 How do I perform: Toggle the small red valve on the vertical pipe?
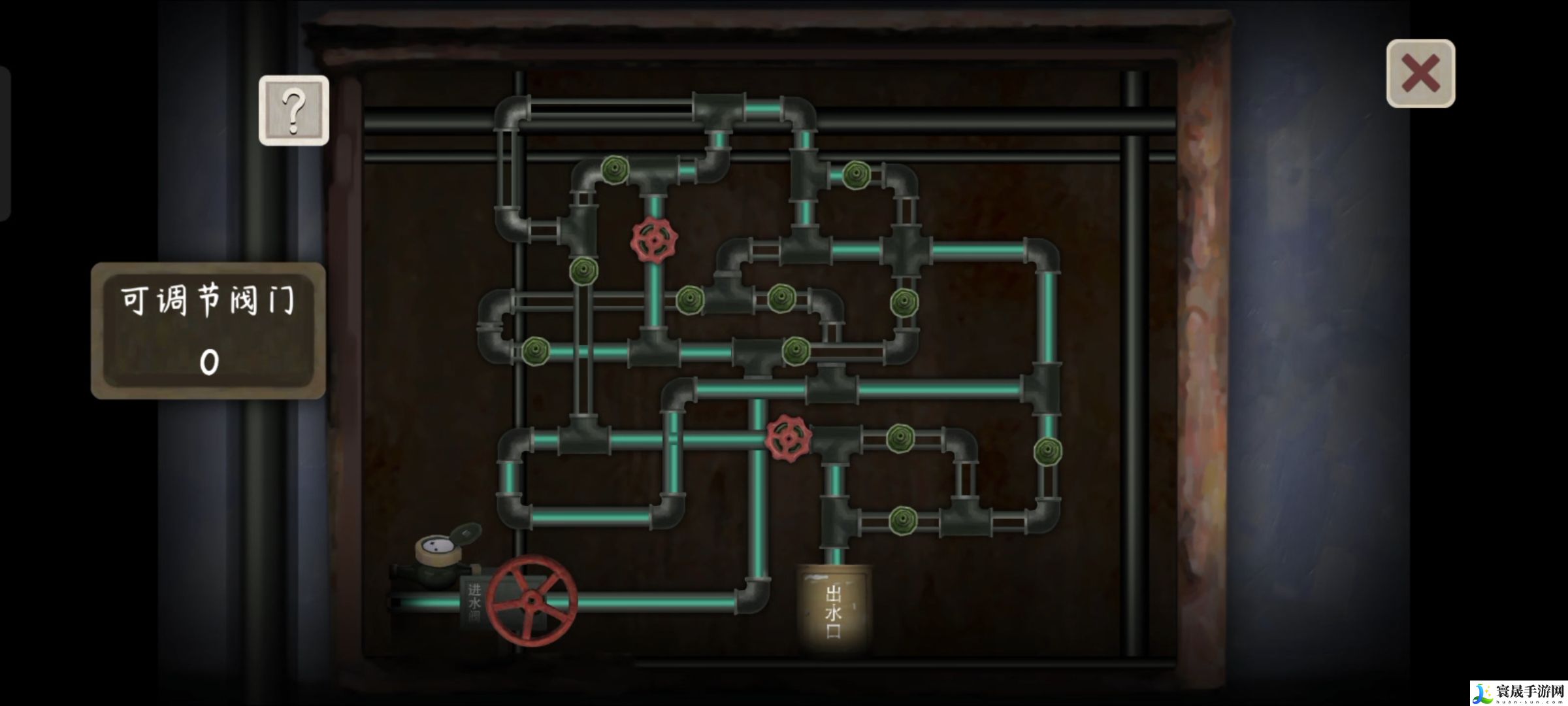click(x=654, y=240)
